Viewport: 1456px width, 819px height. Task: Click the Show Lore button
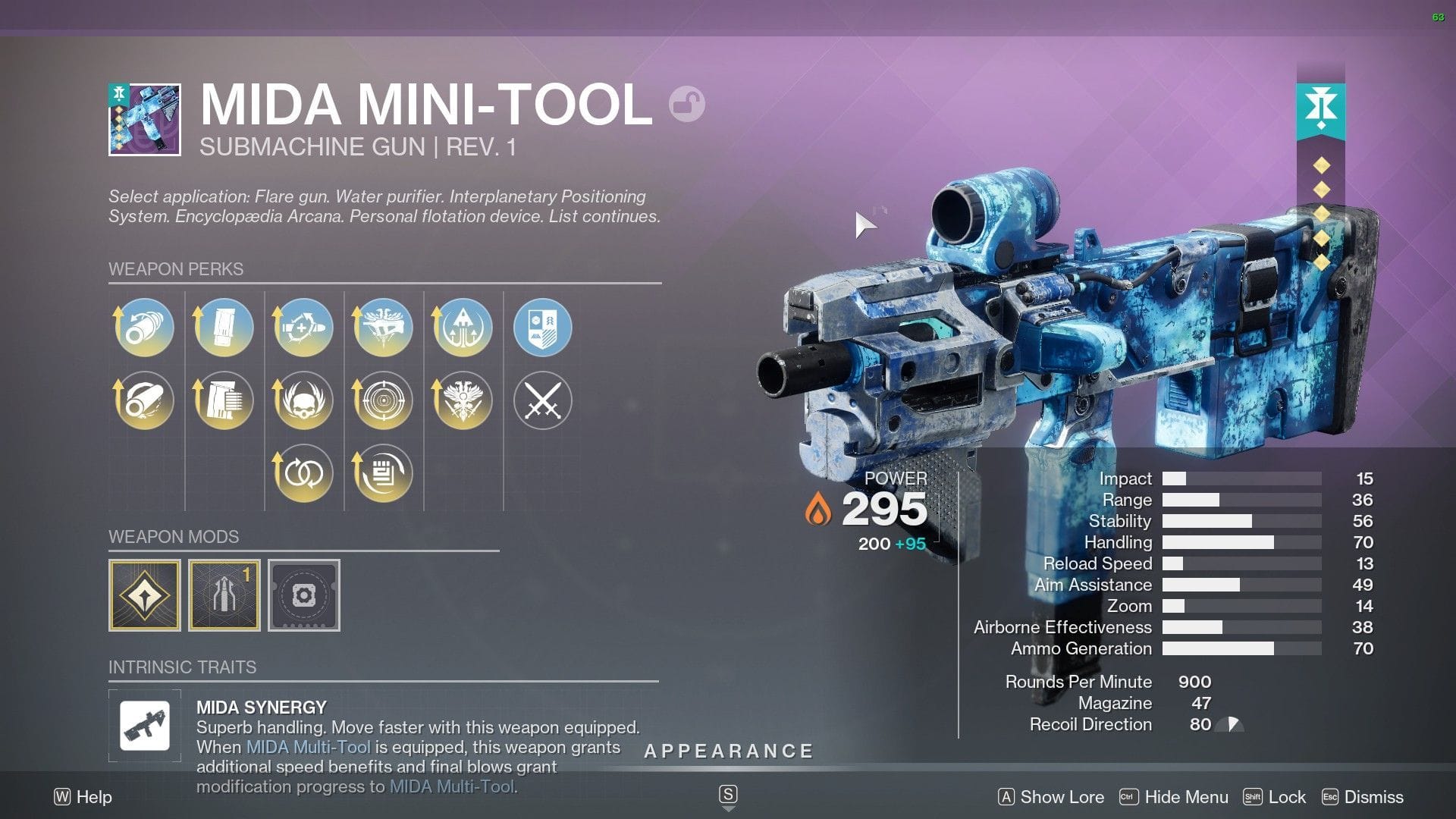[x=1061, y=797]
